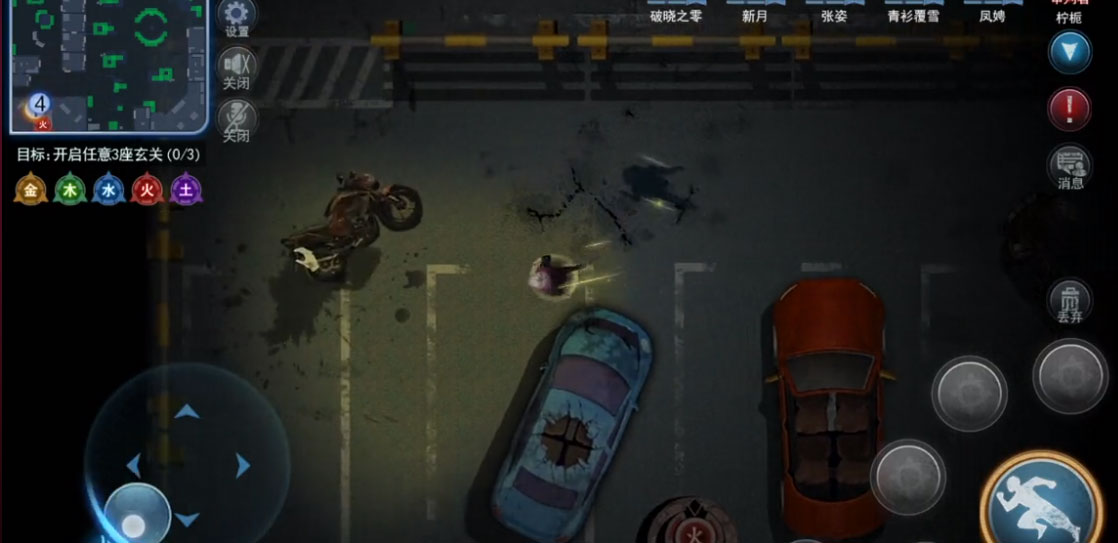Tap the blue down-arrow button
The image size is (1118, 543).
click(1069, 52)
